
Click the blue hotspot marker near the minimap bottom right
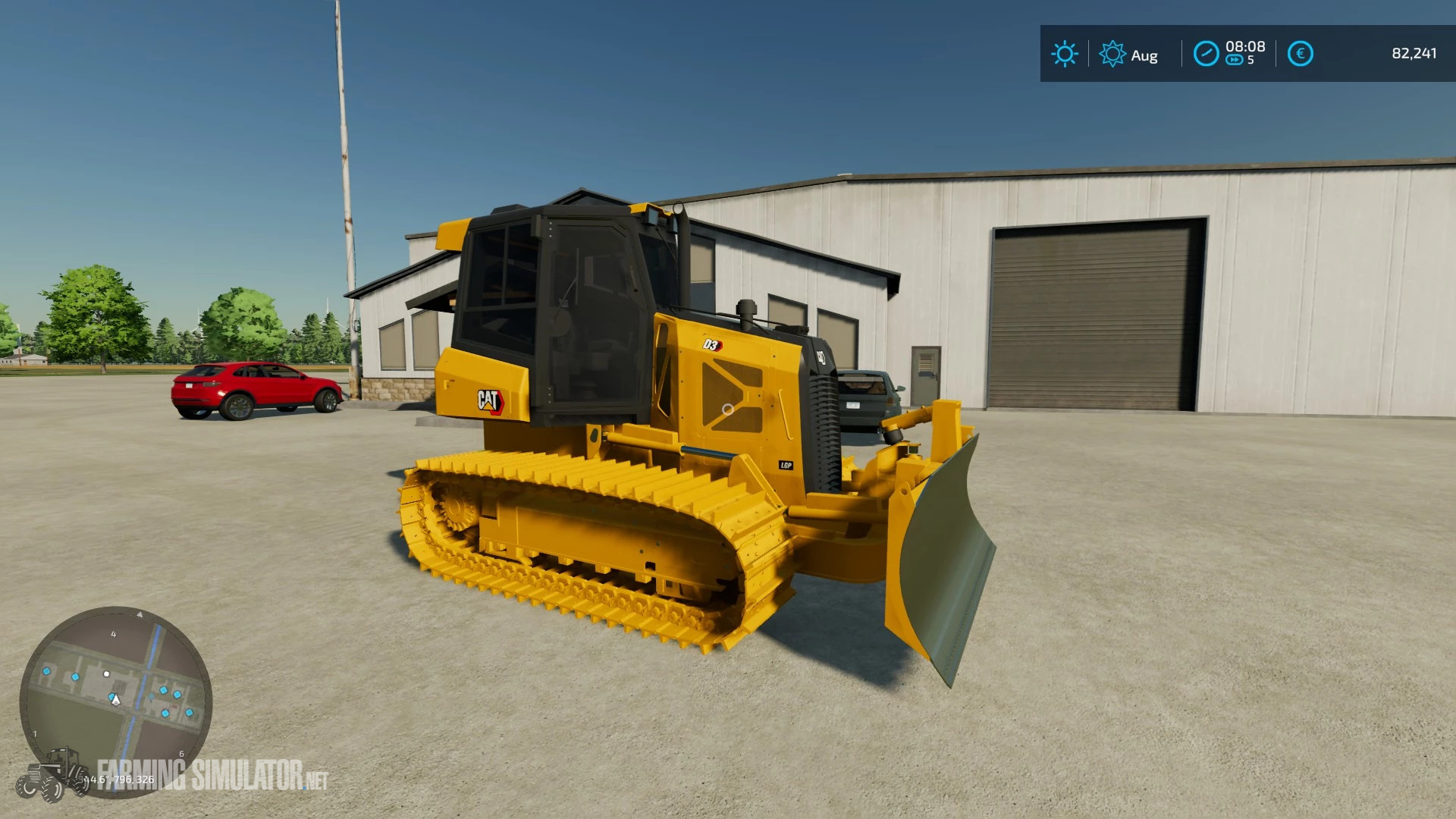(x=189, y=711)
